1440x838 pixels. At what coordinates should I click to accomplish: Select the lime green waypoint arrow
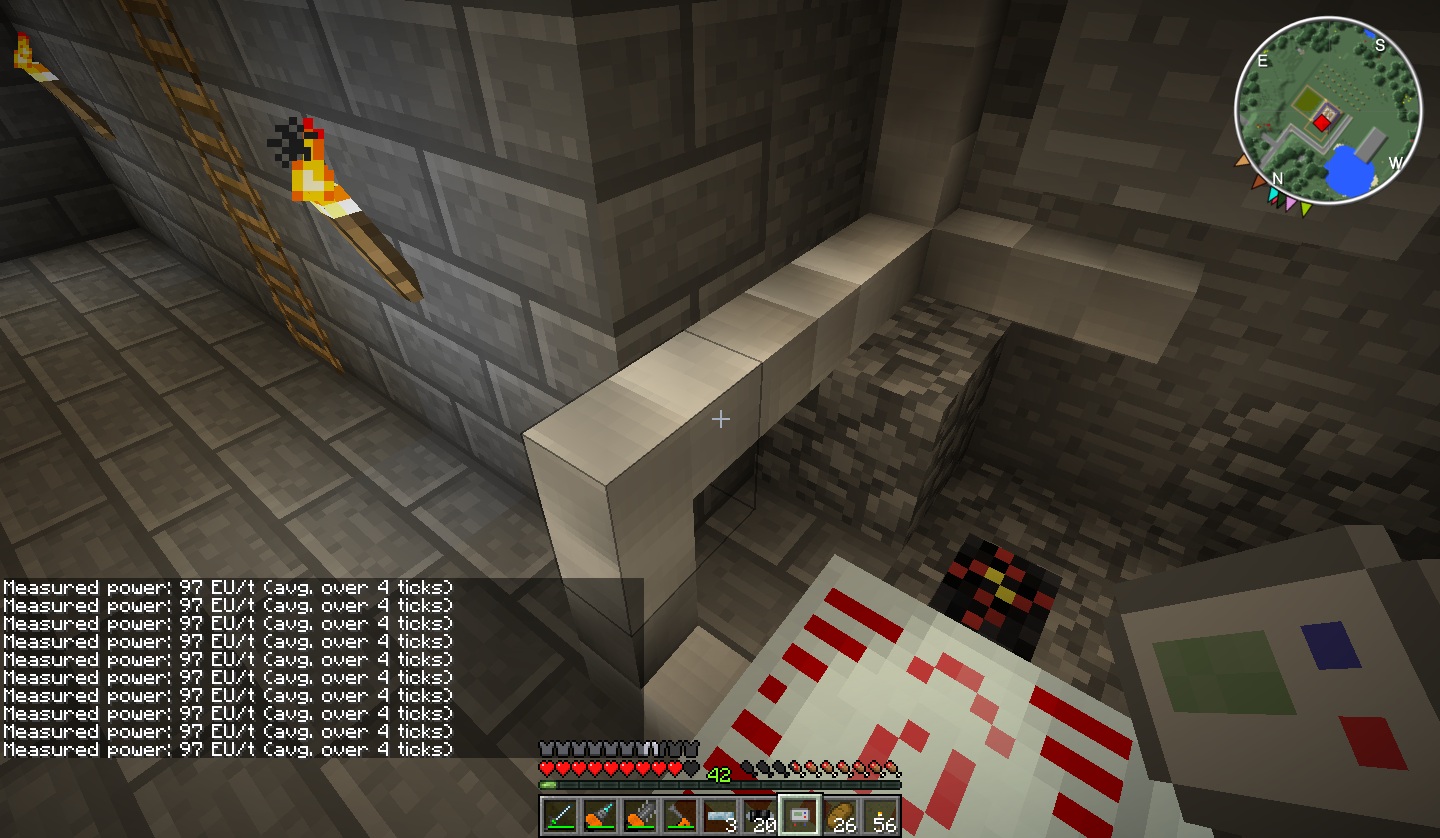point(1306,208)
